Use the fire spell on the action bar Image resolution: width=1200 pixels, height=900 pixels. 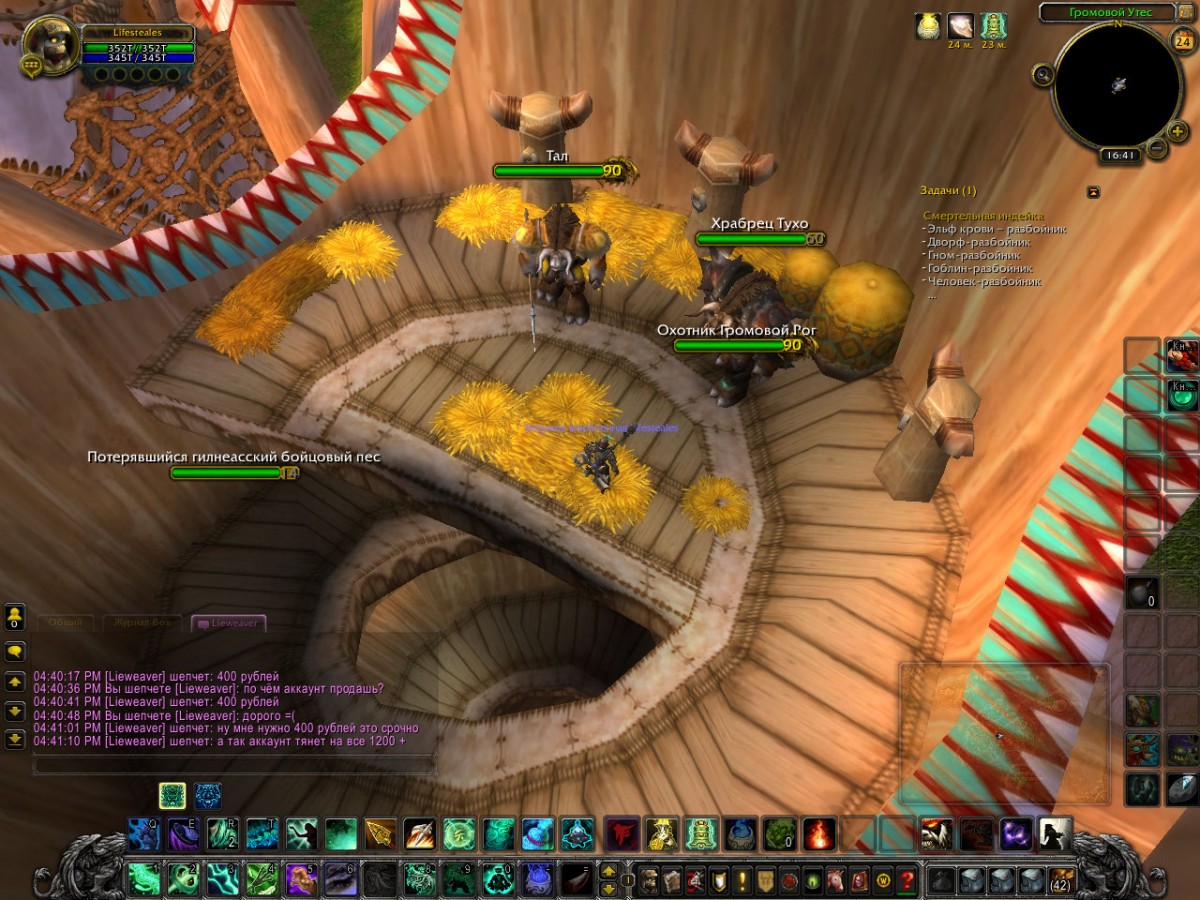[x=819, y=833]
